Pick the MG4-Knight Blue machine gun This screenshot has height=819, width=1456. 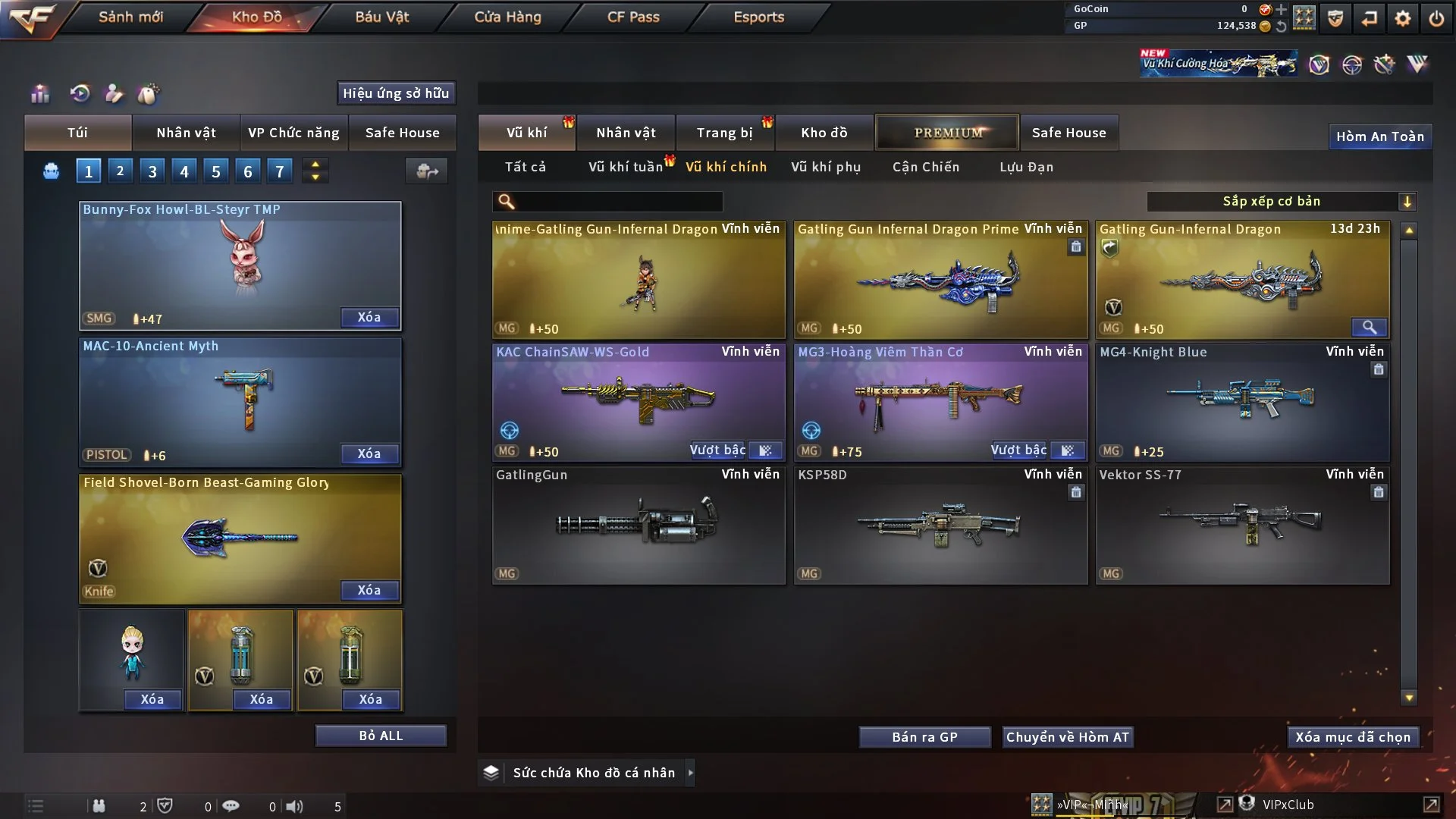coord(1242,402)
